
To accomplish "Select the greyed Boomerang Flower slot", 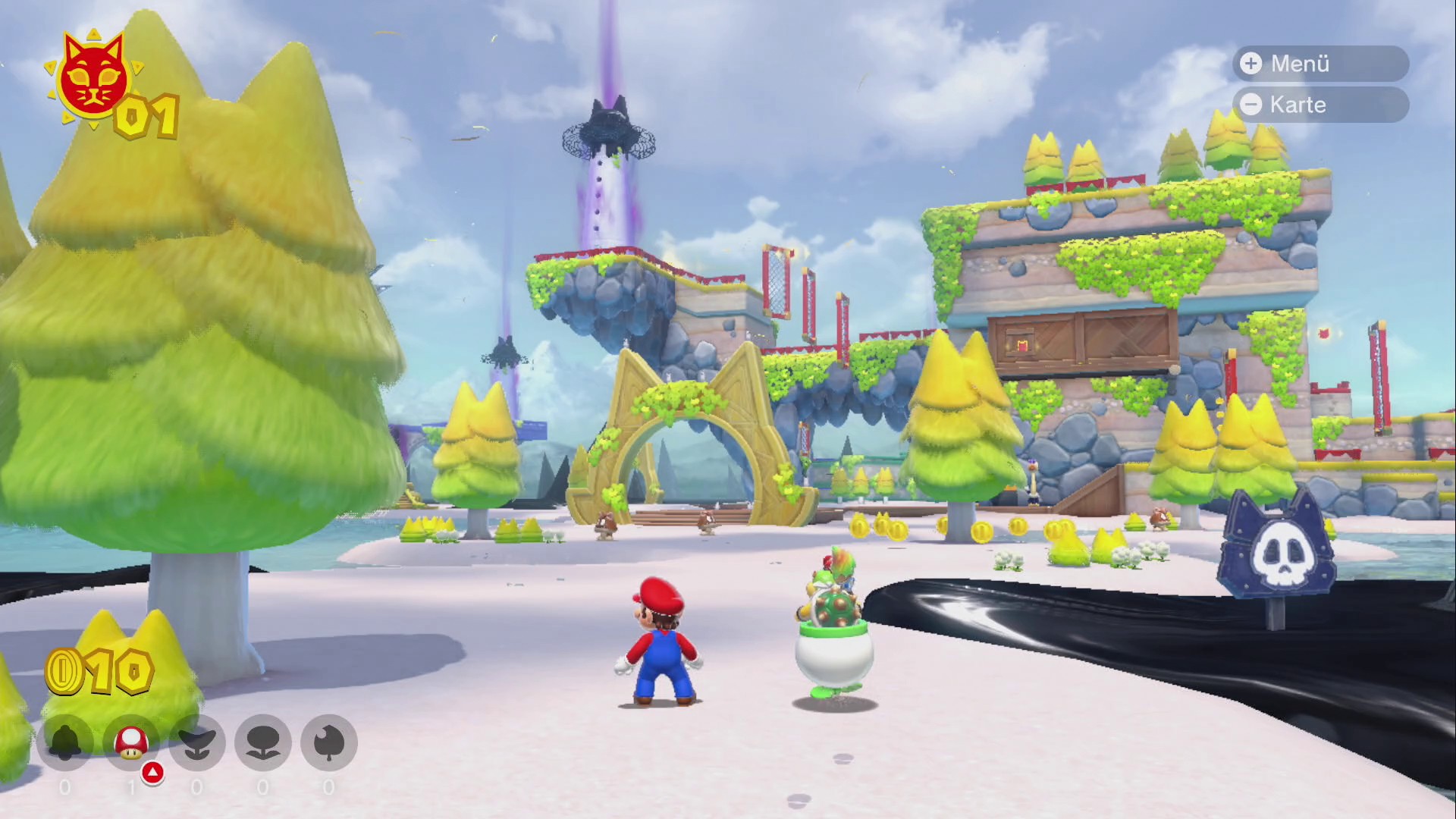I will (263, 742).
